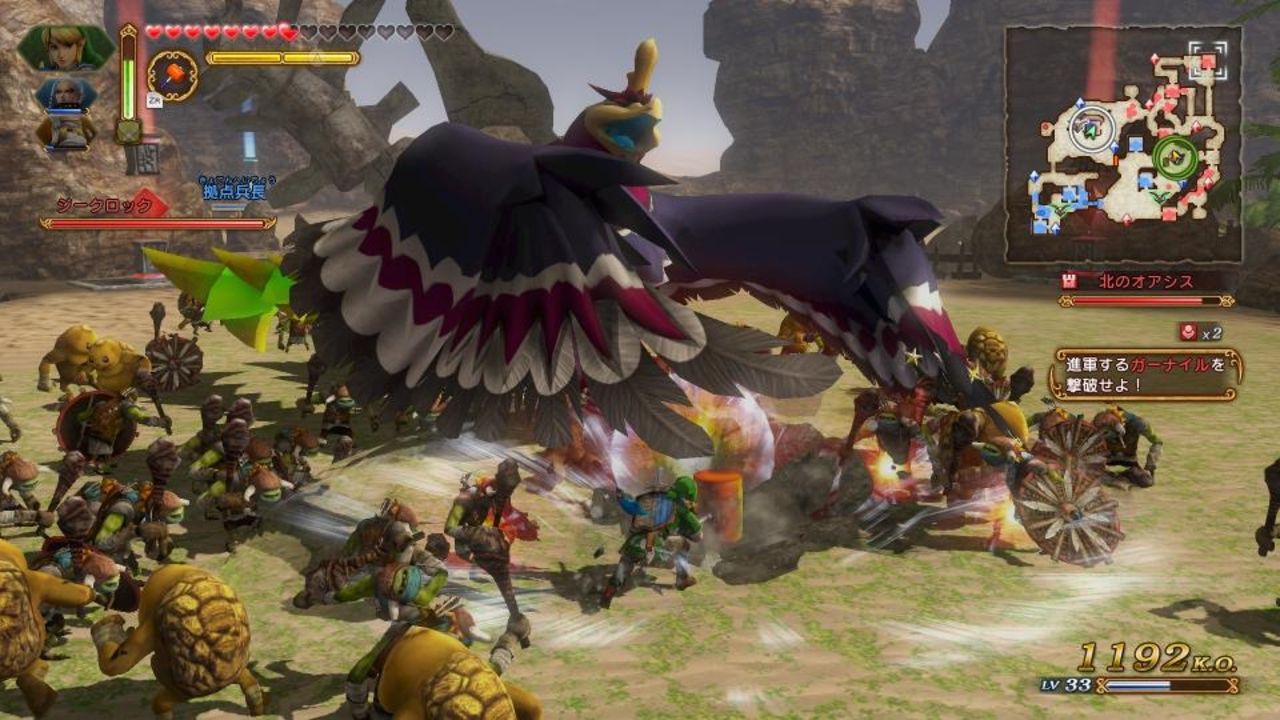The image size is (1280, 720).
Task: Open the battlefield minimap
Action: pyautogui.click(x=1124, y=144)
